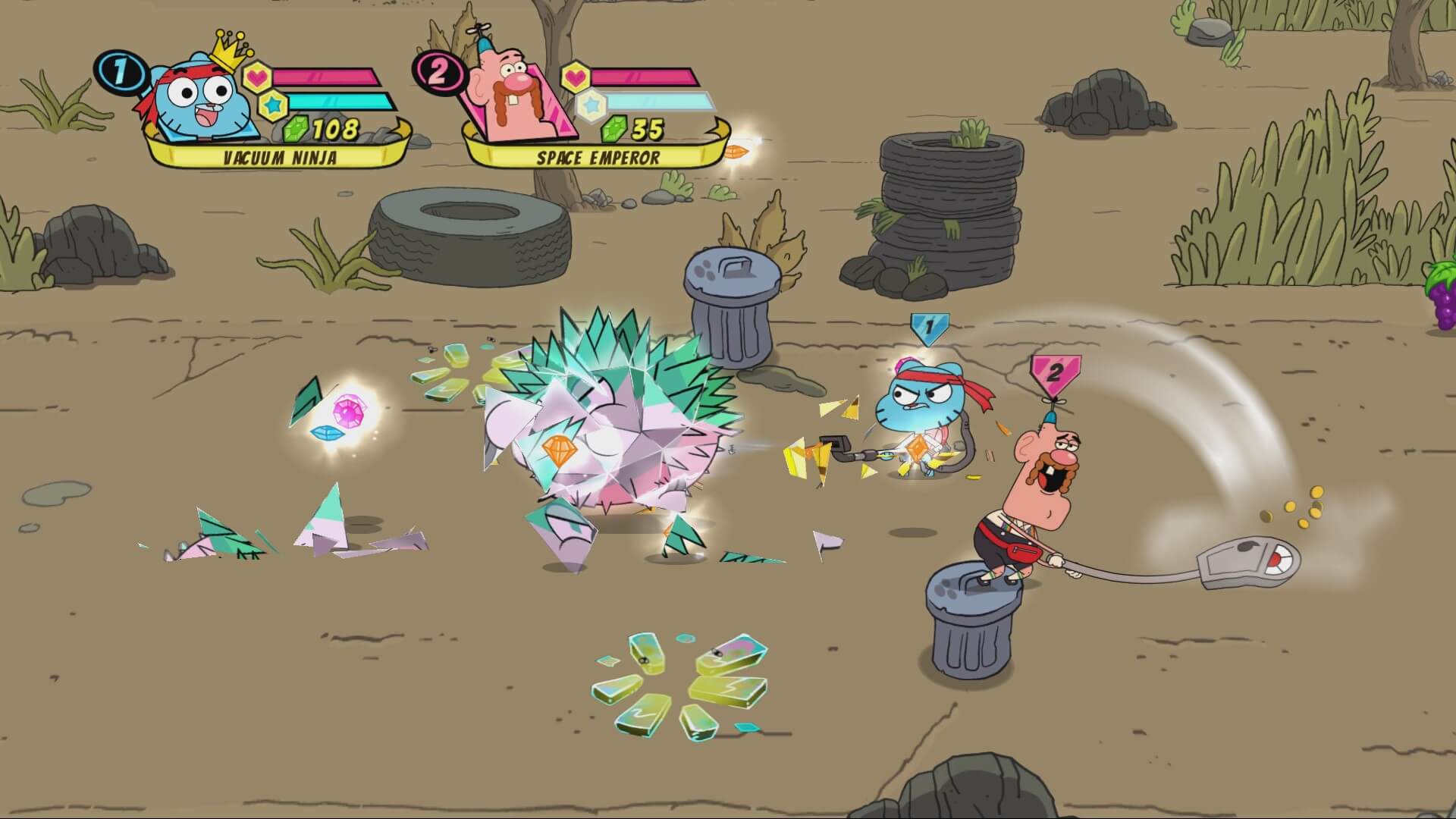
Task: Click Space Emperor's cyan energy bar
Action: click(x=656, y=99)
